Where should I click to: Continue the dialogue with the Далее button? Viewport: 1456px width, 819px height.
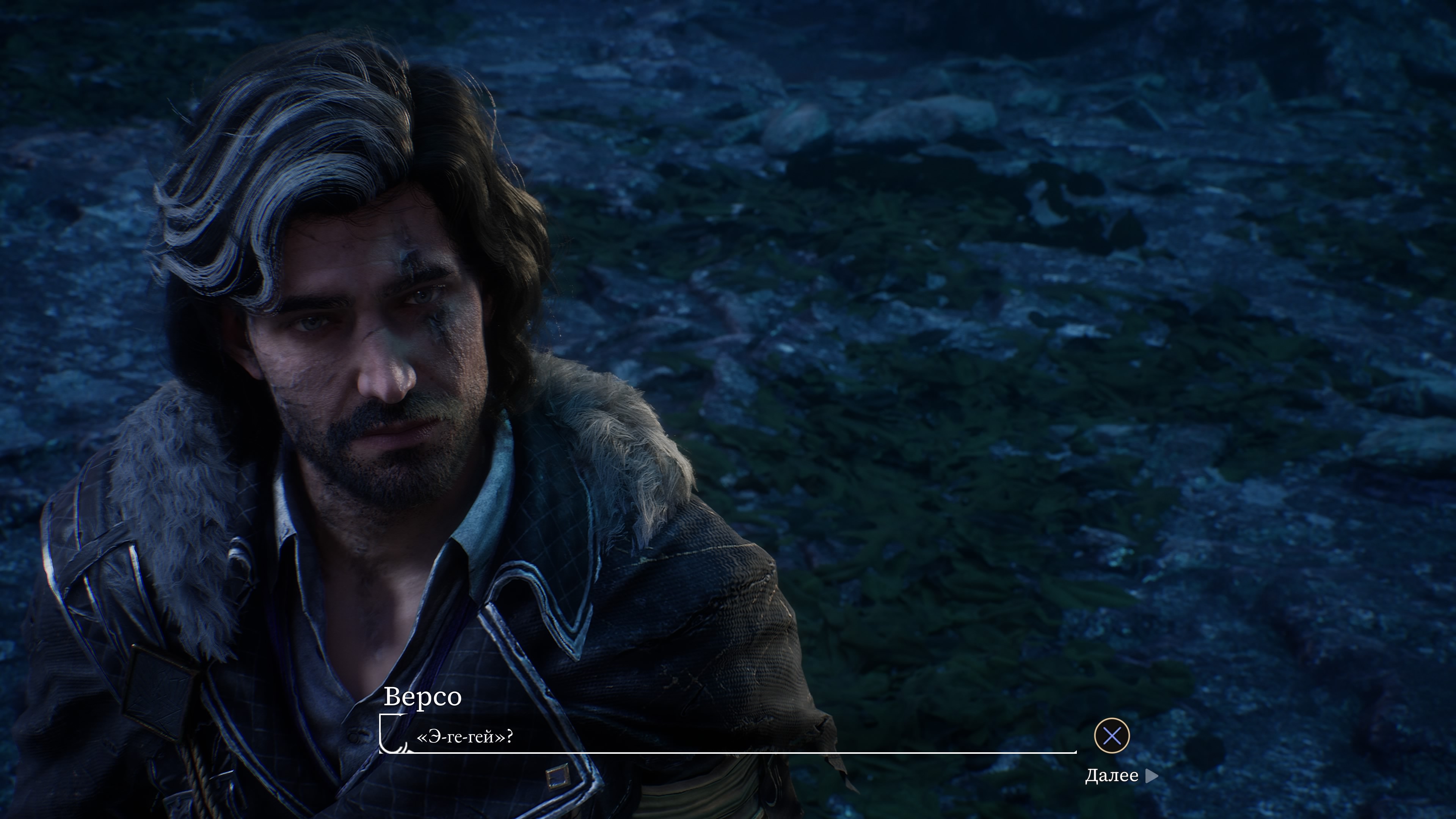click(1120, 775)
